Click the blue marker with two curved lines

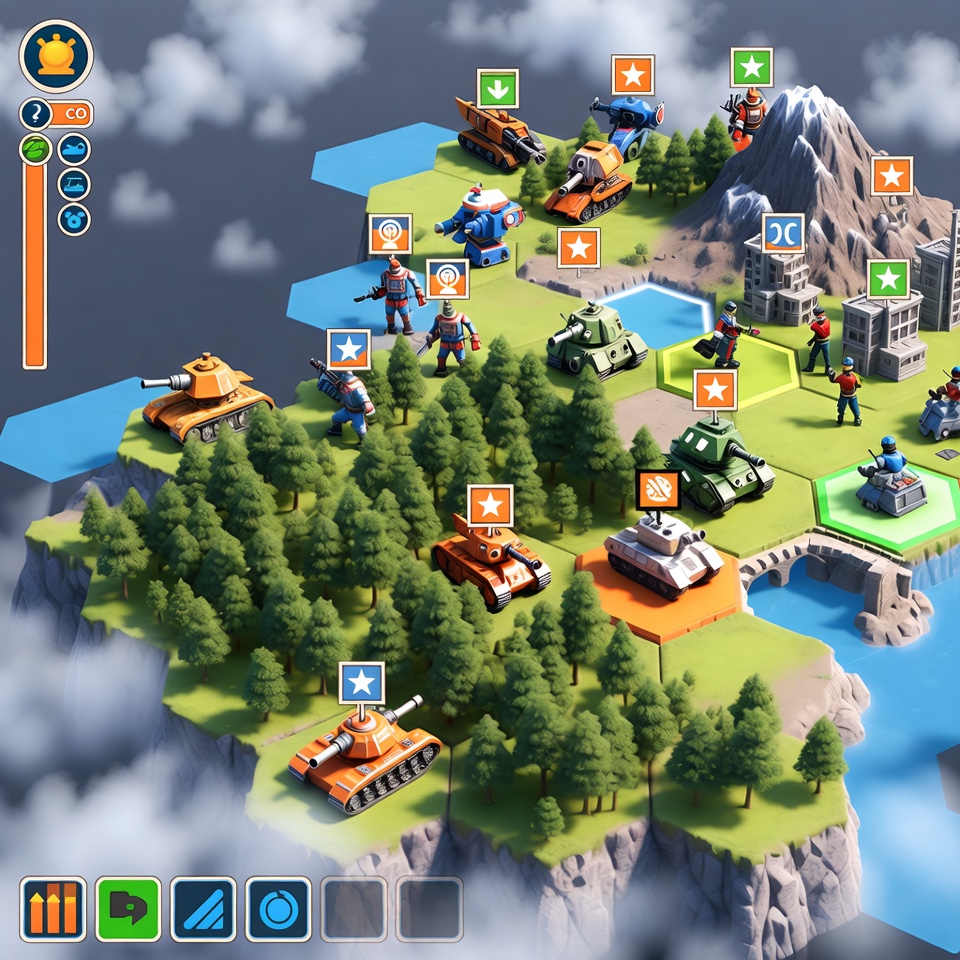click(x=783, y=233)
